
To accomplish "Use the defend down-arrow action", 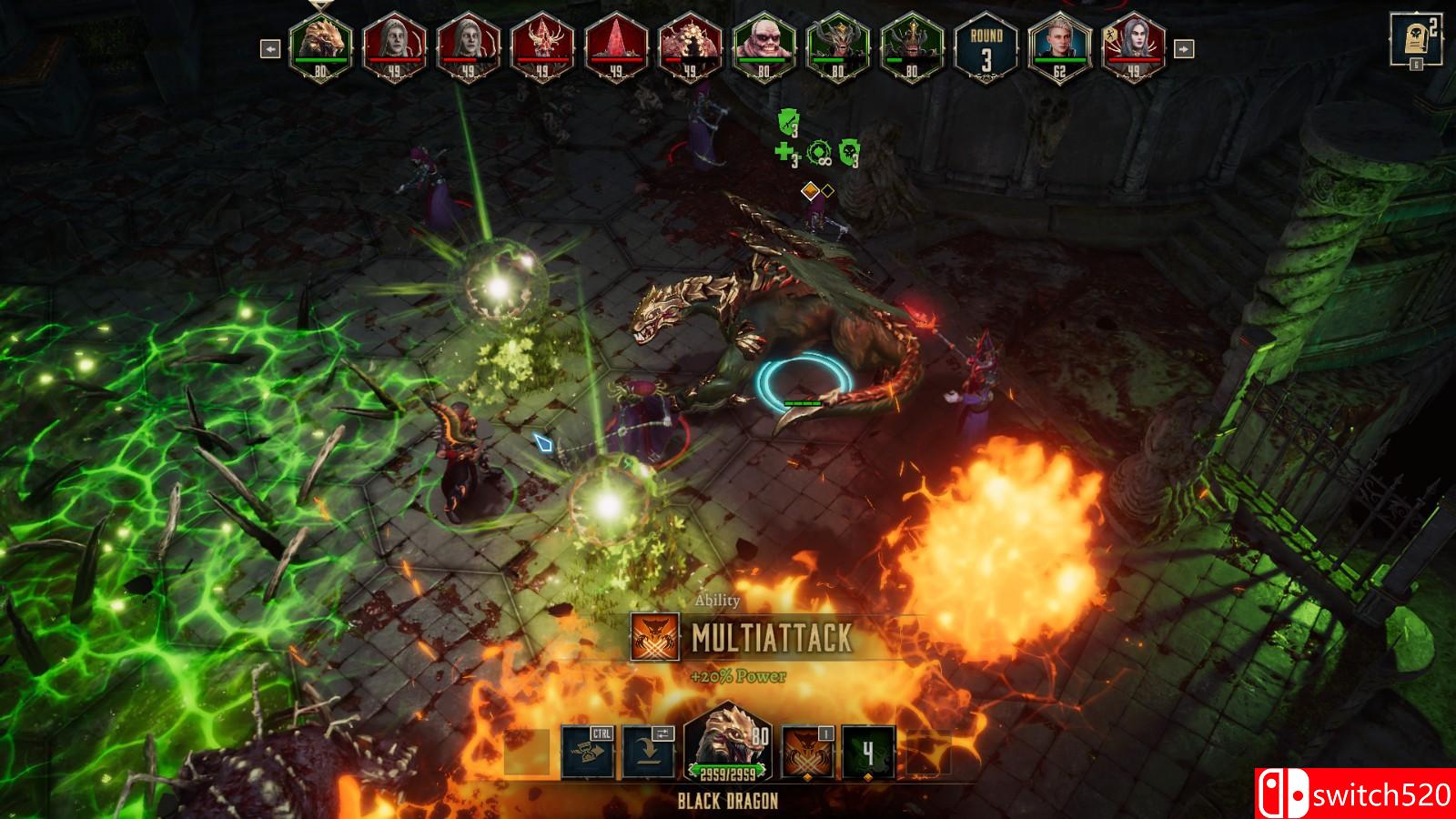I will 648,753.
